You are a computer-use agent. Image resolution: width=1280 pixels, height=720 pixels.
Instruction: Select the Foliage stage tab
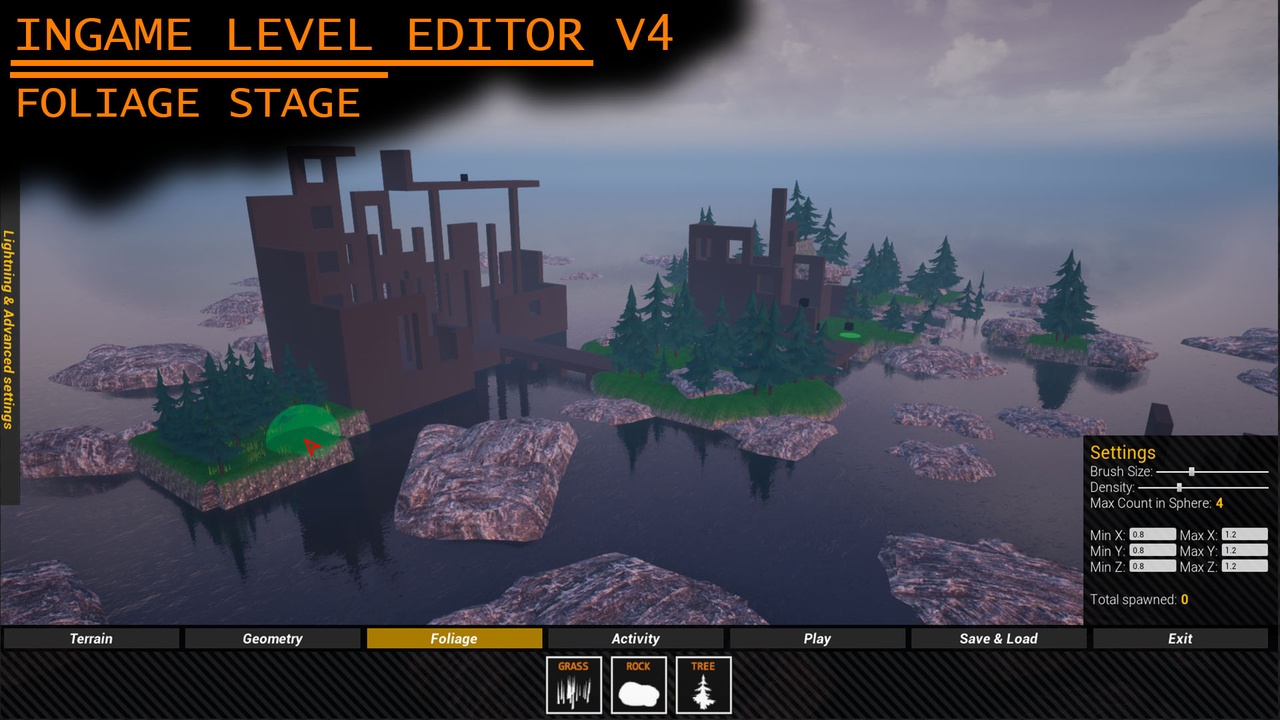tap(454, 638)
